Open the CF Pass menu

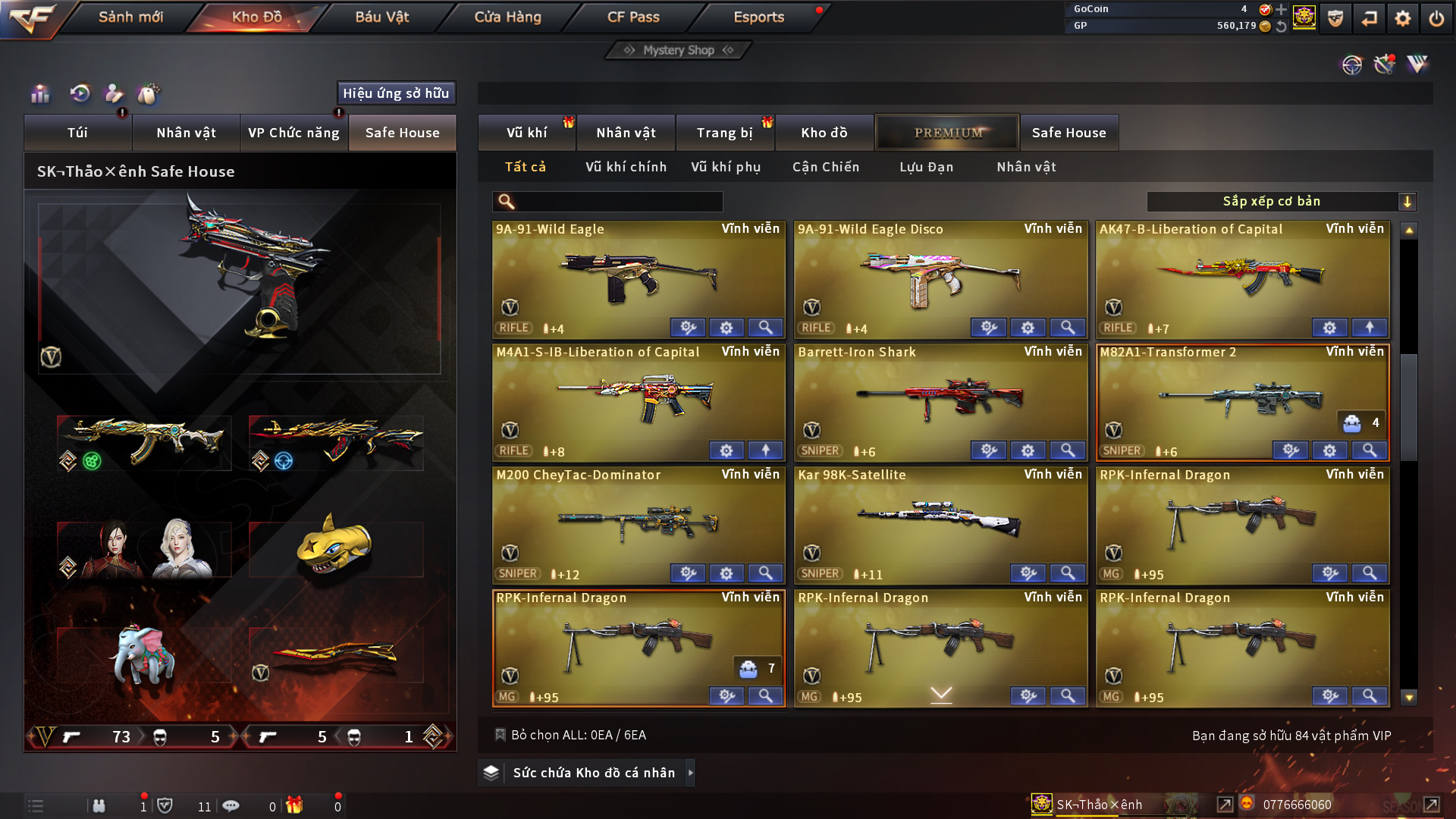tap(633, 17)
